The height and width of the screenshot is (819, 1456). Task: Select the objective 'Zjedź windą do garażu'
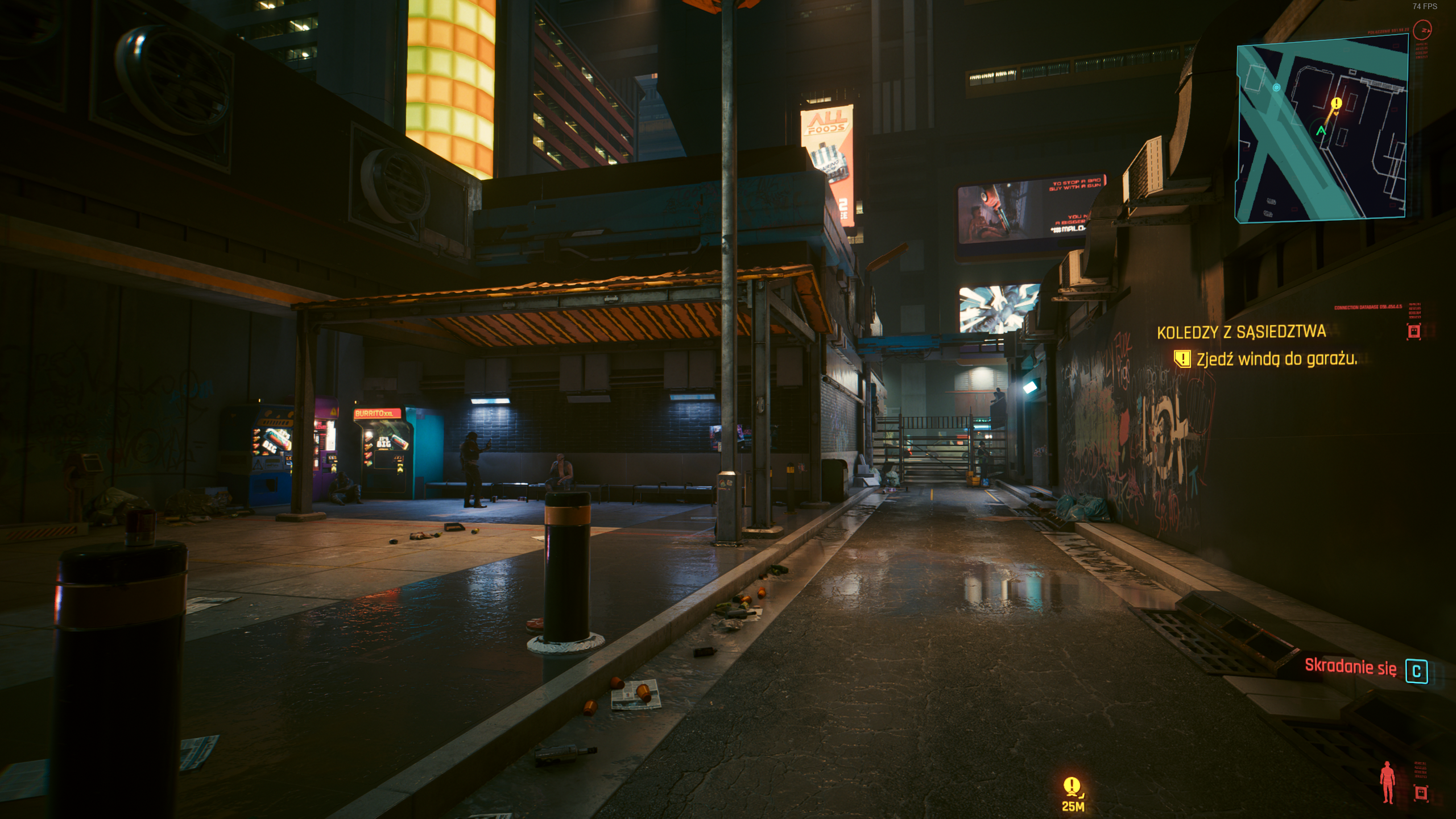click(x=1276, y=359)
